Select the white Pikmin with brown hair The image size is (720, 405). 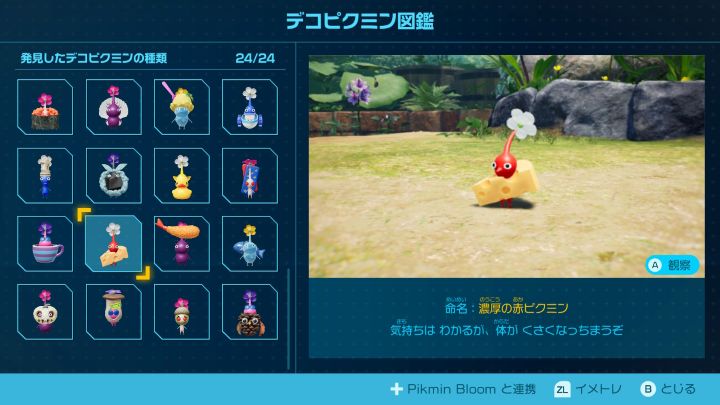(181, 311)
